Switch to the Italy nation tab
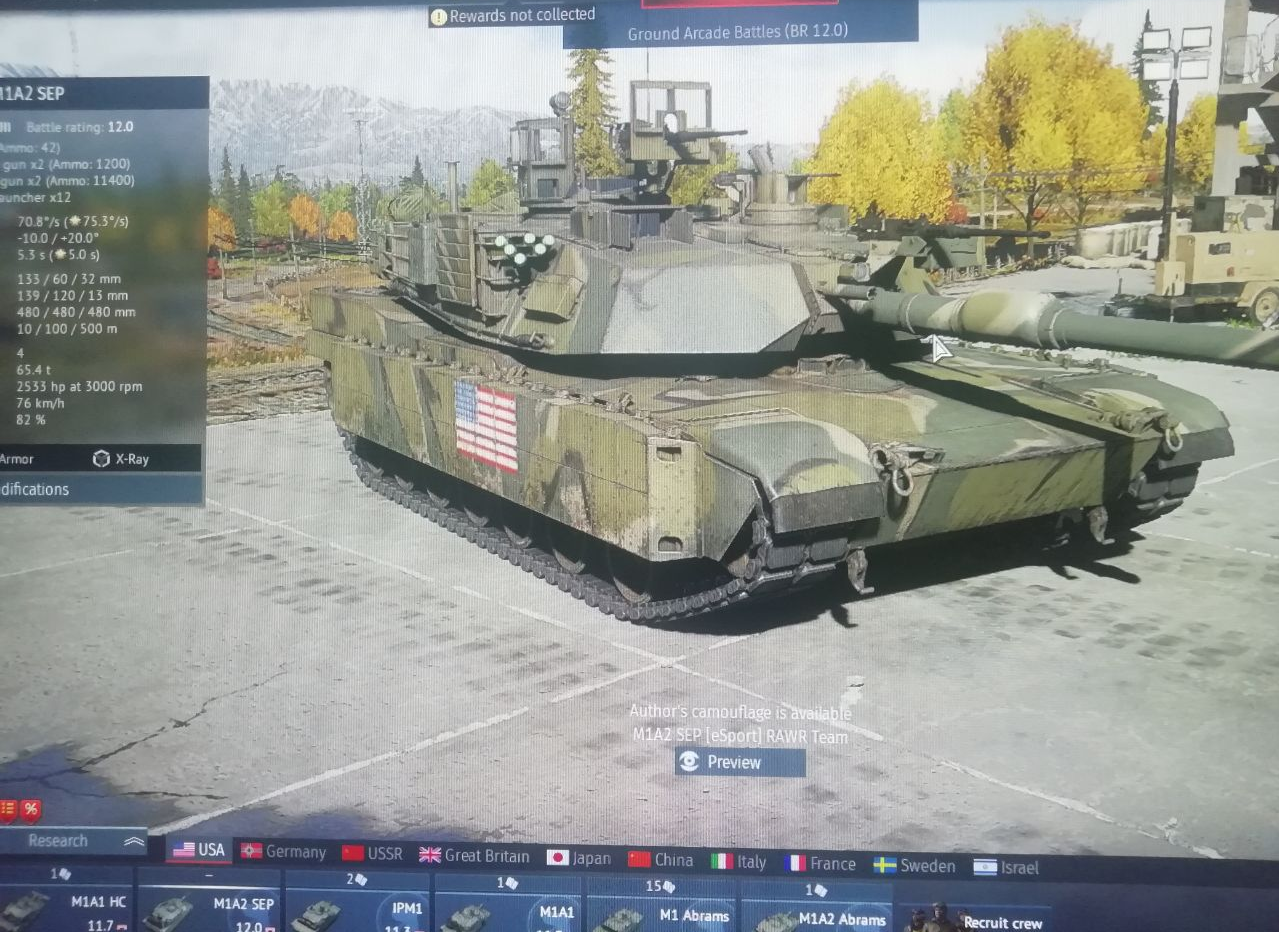 [x=739, y=862]
